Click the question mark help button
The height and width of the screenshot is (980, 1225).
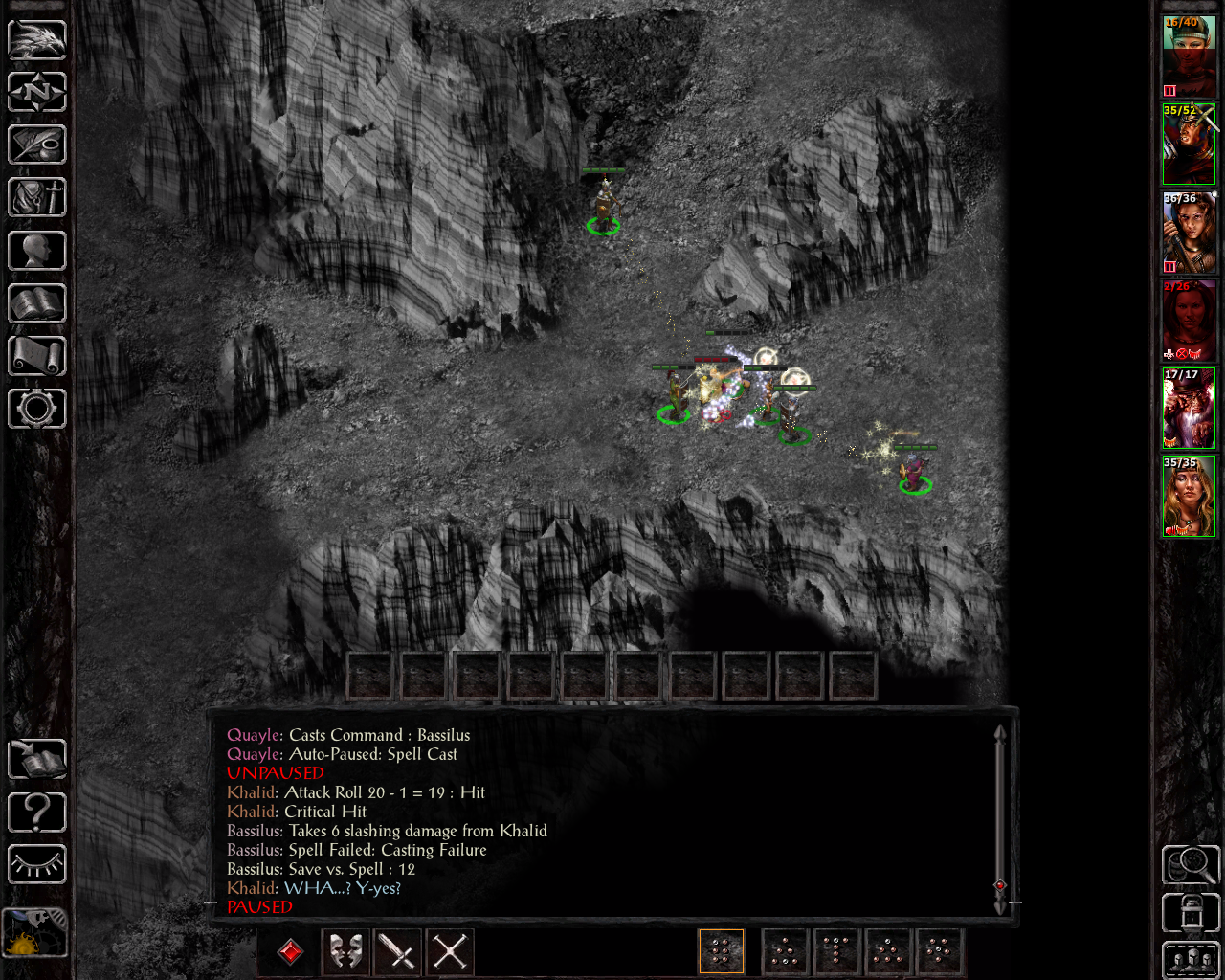point(36,813)
